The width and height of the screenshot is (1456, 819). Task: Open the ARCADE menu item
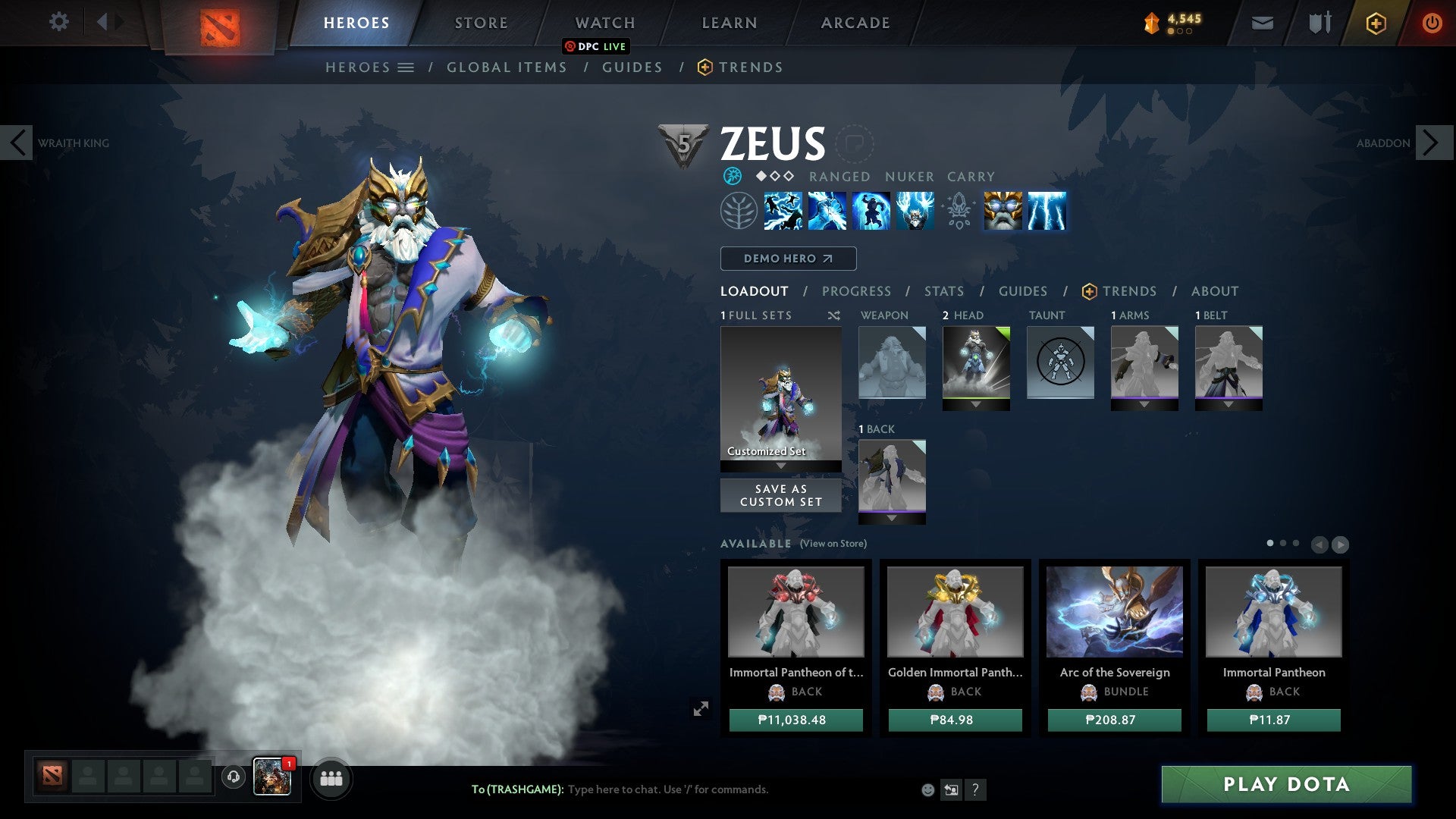pos(855,22)
